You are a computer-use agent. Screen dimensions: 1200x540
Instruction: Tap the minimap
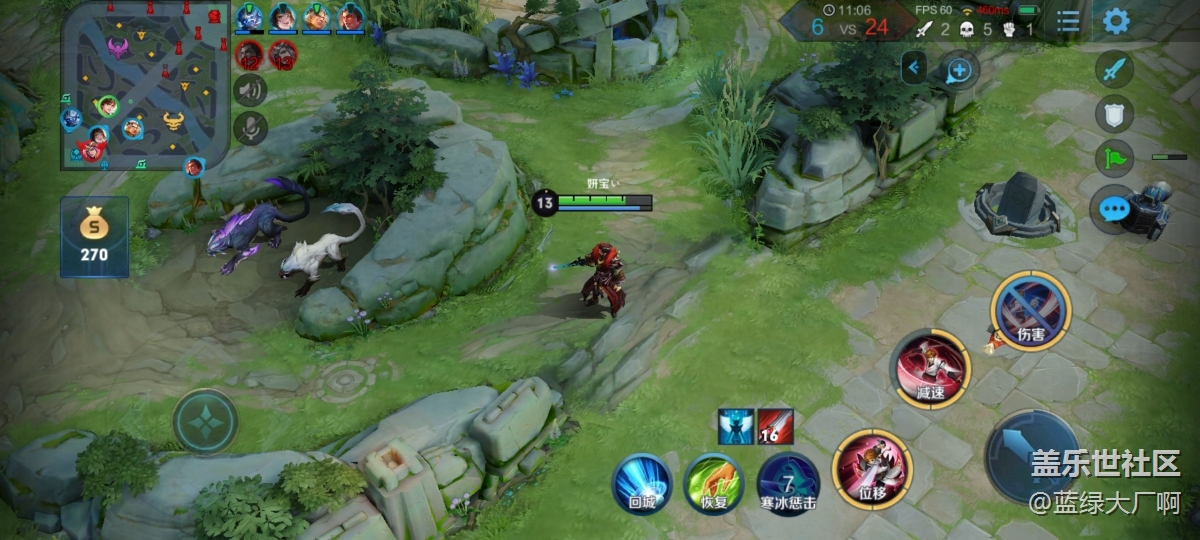click(x=139, y=83)
